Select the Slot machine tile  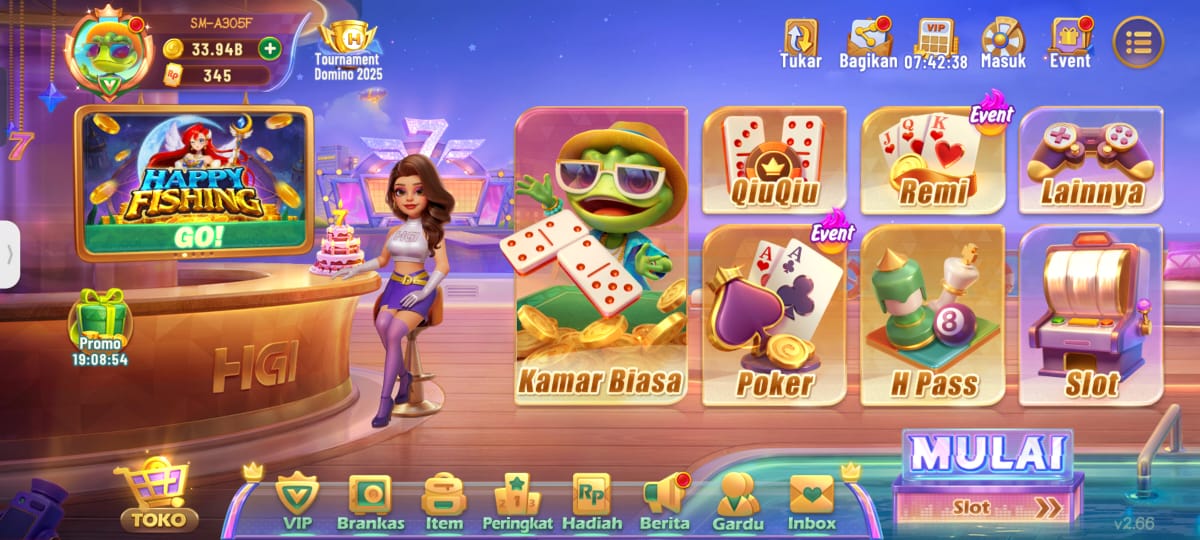coord(1090,315)
